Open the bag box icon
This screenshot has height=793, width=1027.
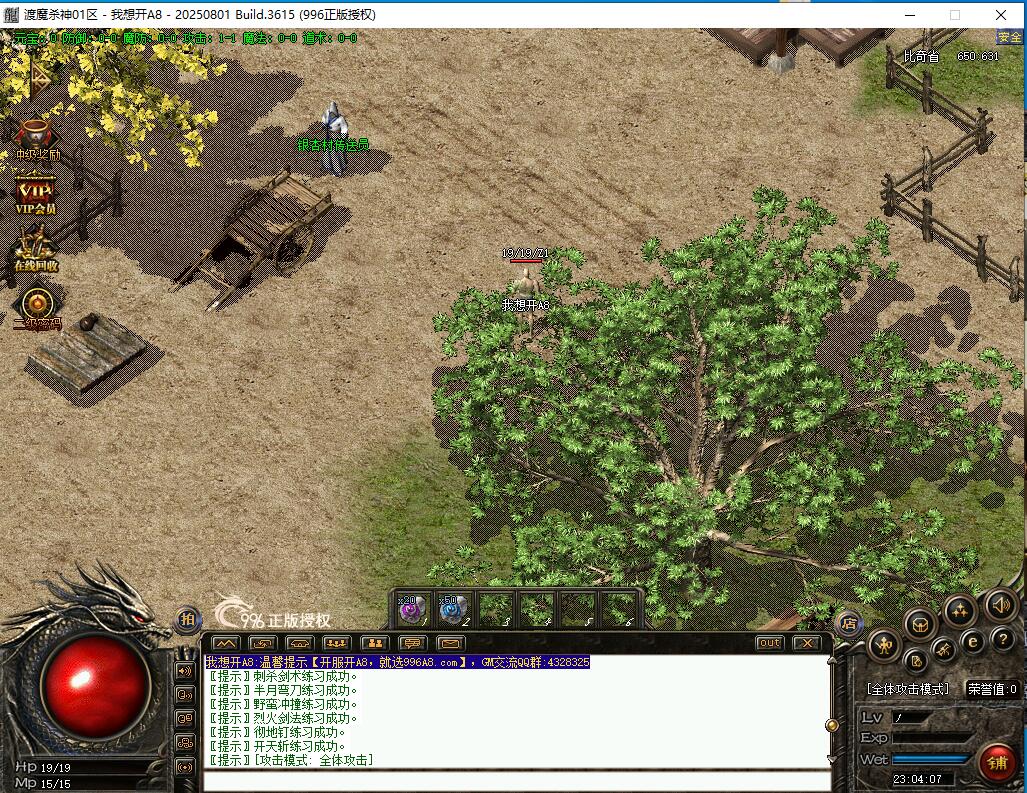tap(920, 625)
